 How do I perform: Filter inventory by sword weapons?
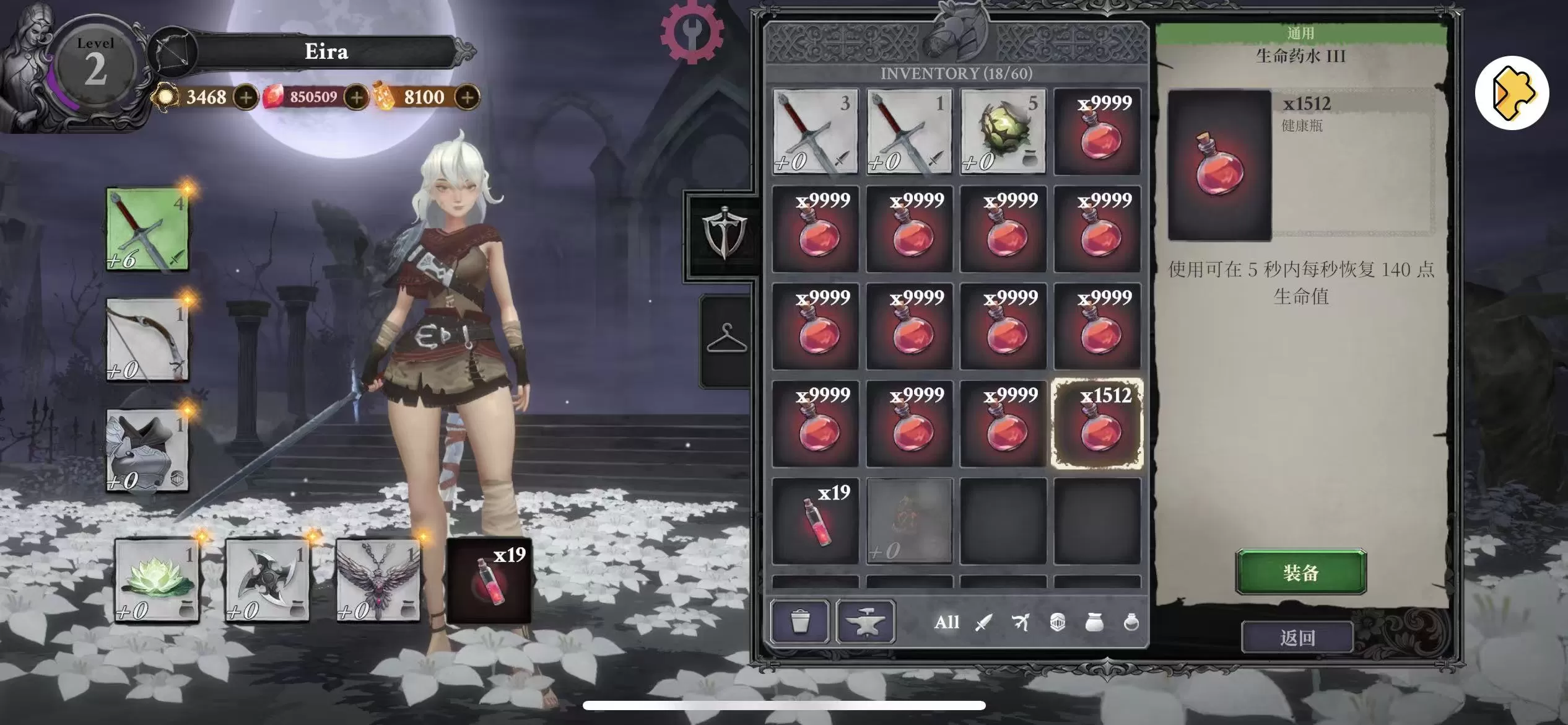click(983, 622)
